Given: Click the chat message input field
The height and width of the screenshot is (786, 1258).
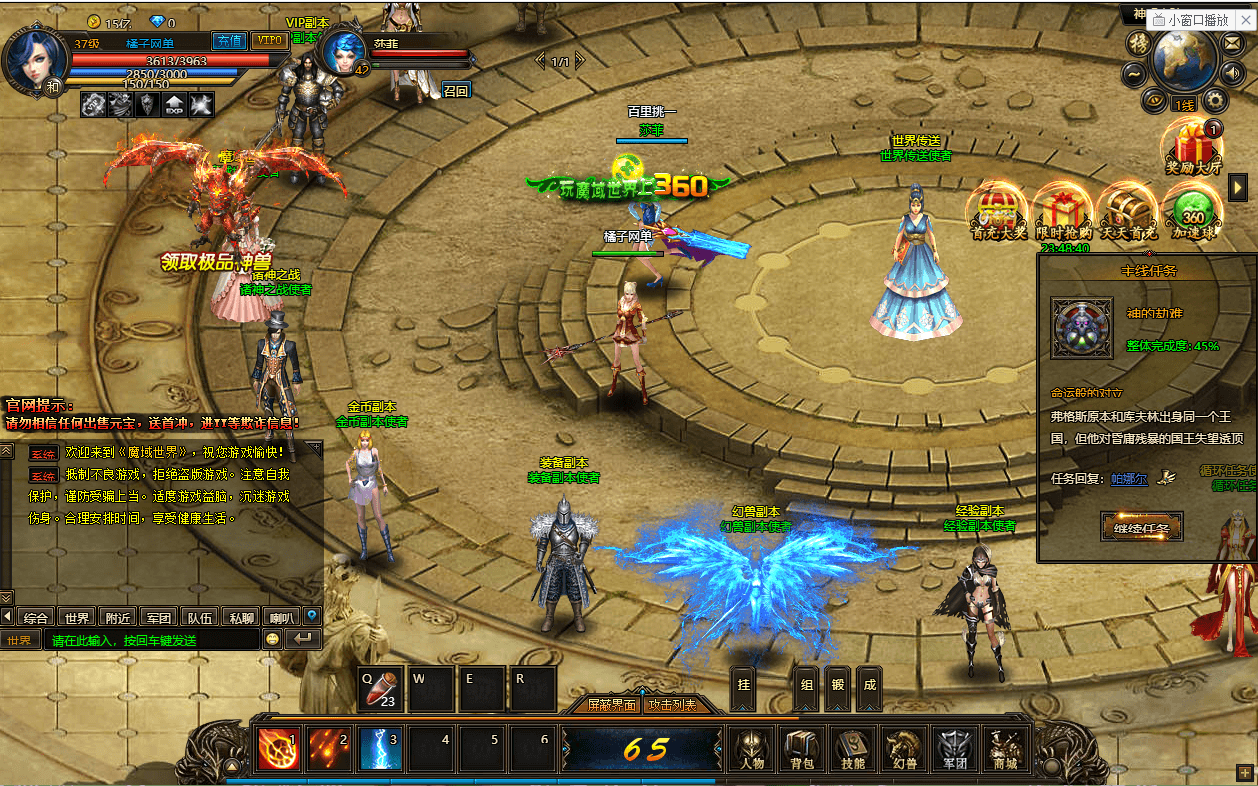Looking at the screenshot, I should 150,640.
